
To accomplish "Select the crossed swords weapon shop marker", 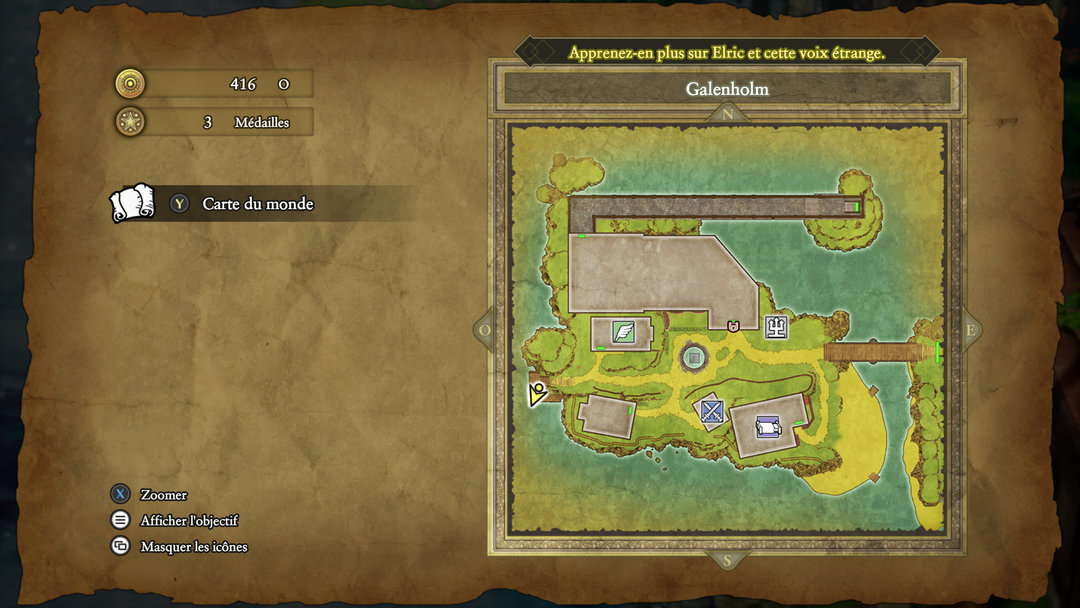I will pos(711,410).
